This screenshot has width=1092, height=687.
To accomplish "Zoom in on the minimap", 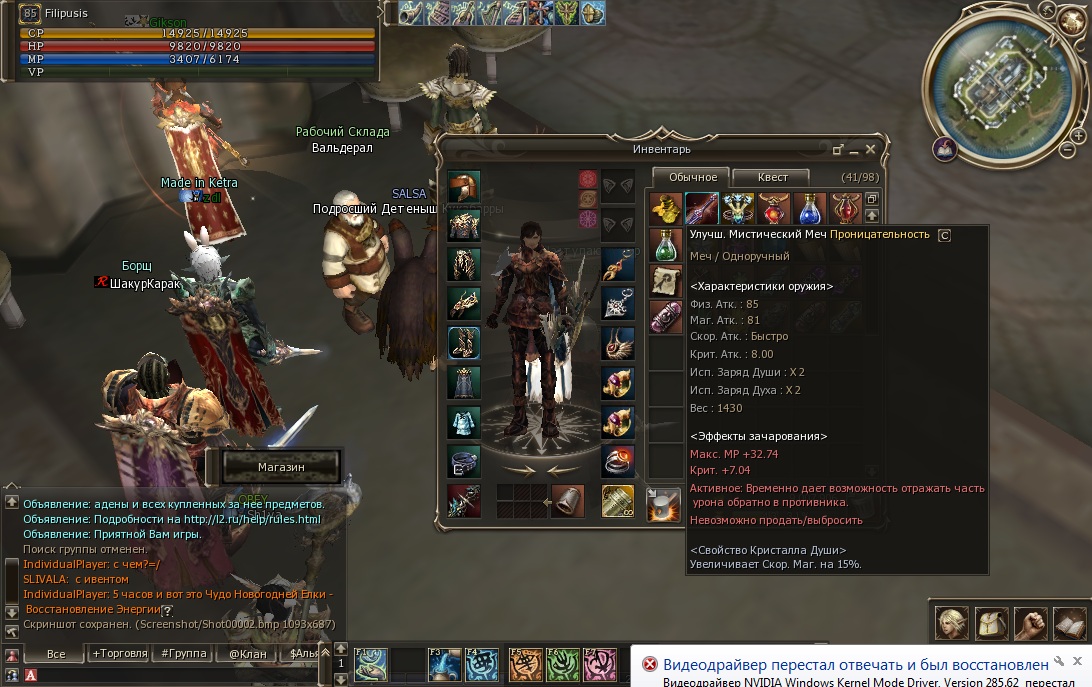I will (1079, 135).
